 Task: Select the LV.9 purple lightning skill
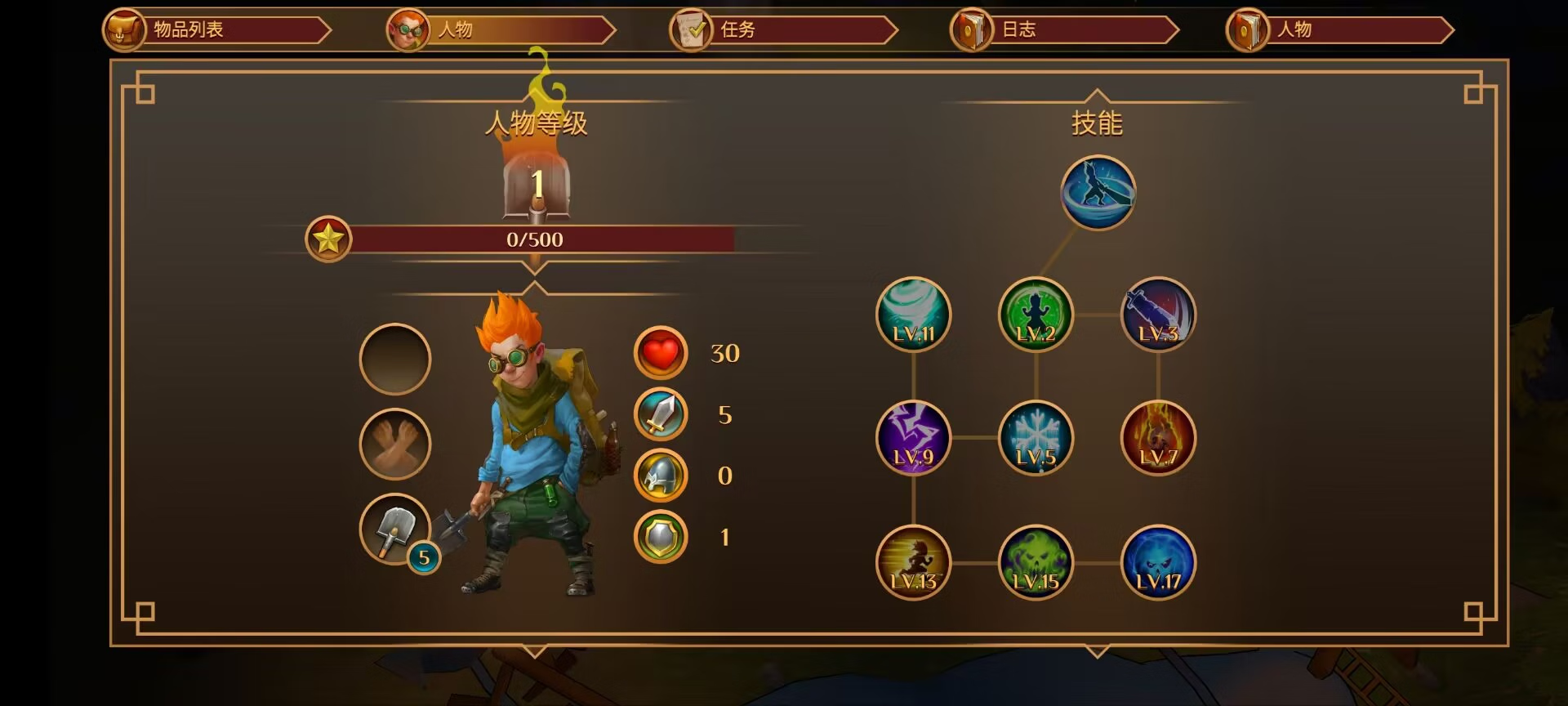click(913, 438)
